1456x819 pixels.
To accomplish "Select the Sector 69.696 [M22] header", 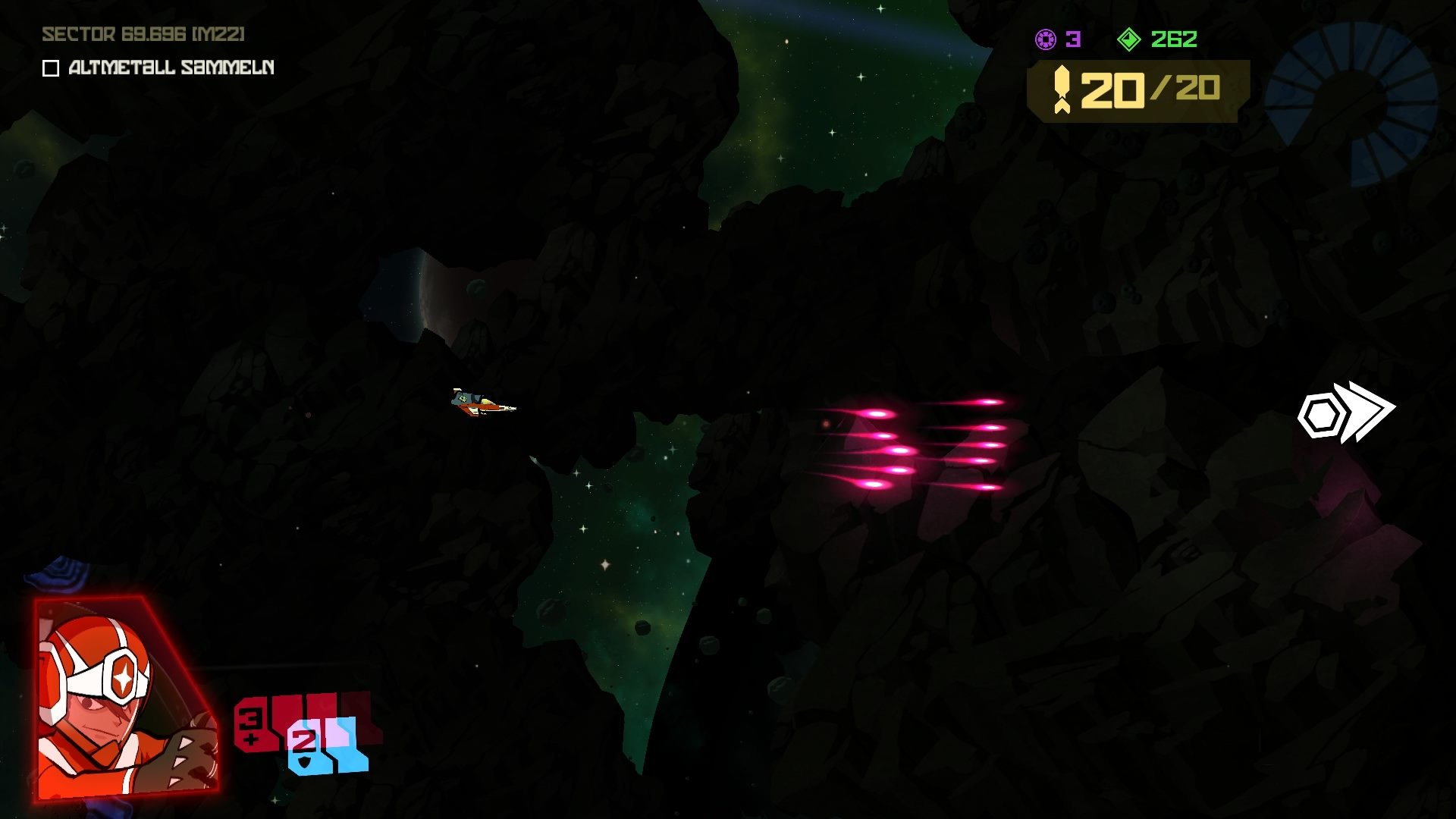I will click(x=144, y=33).
